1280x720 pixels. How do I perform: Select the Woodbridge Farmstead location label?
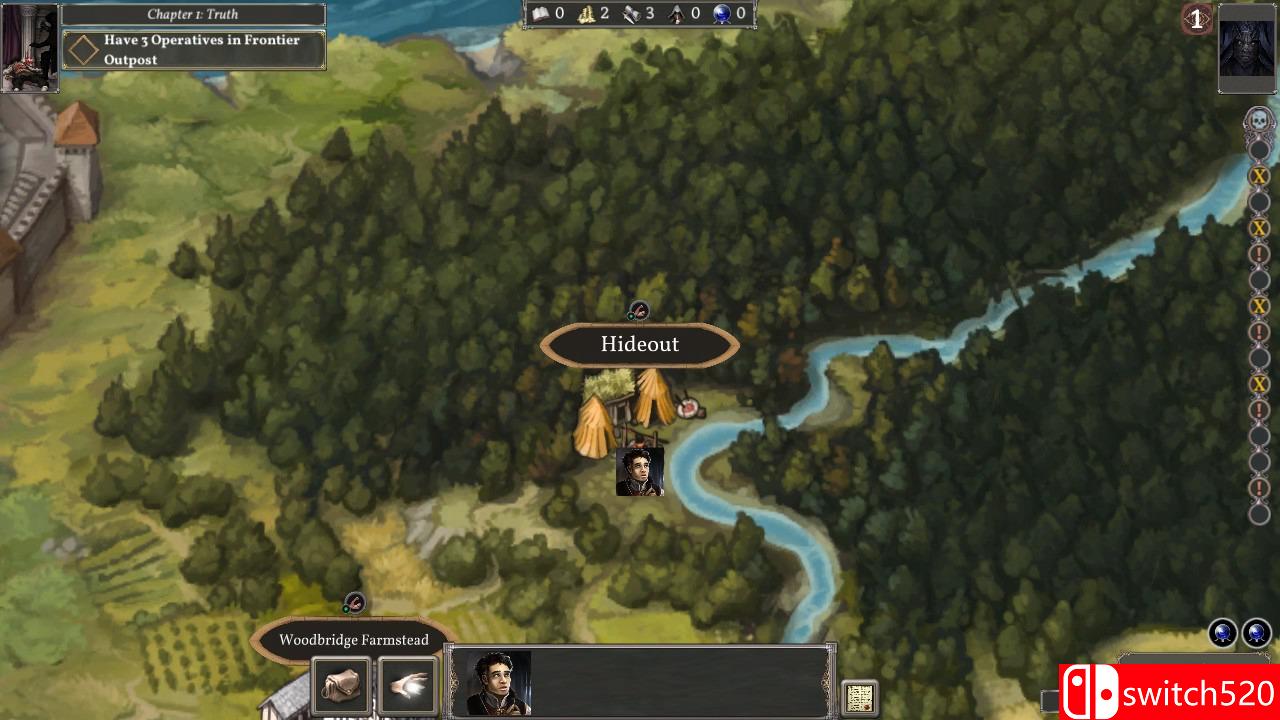[x=353, y=640]
